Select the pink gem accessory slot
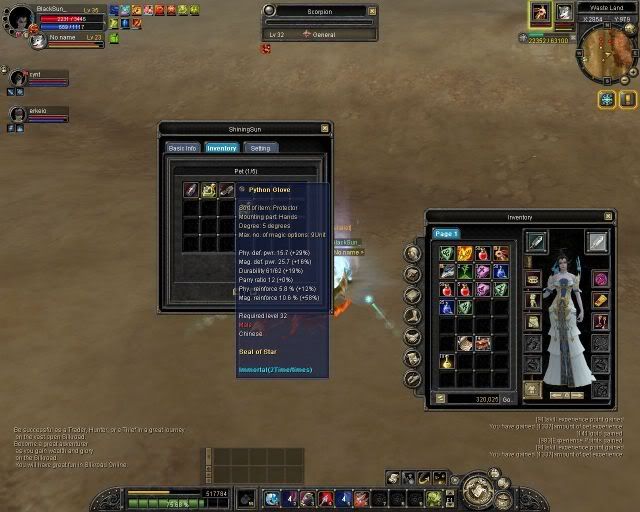The height and width of the screenshot is (512, 640). 600,279
